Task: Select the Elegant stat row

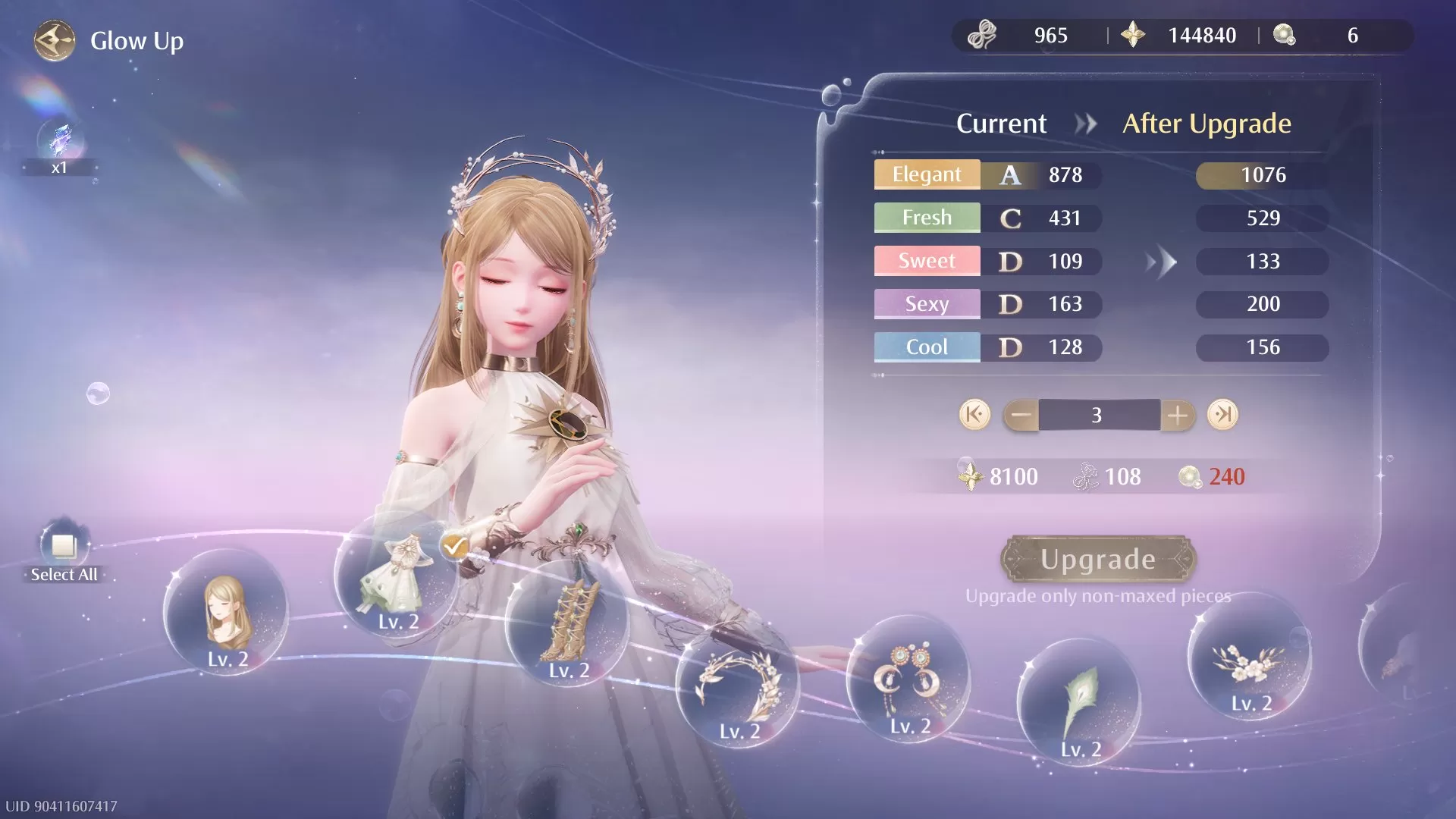Action: coord(927,174)
